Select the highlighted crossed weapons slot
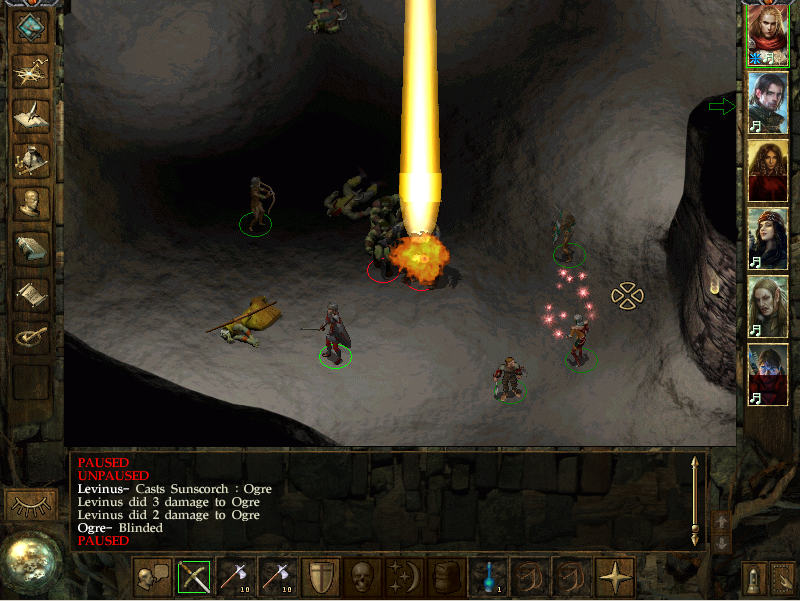 coord(195,577)
